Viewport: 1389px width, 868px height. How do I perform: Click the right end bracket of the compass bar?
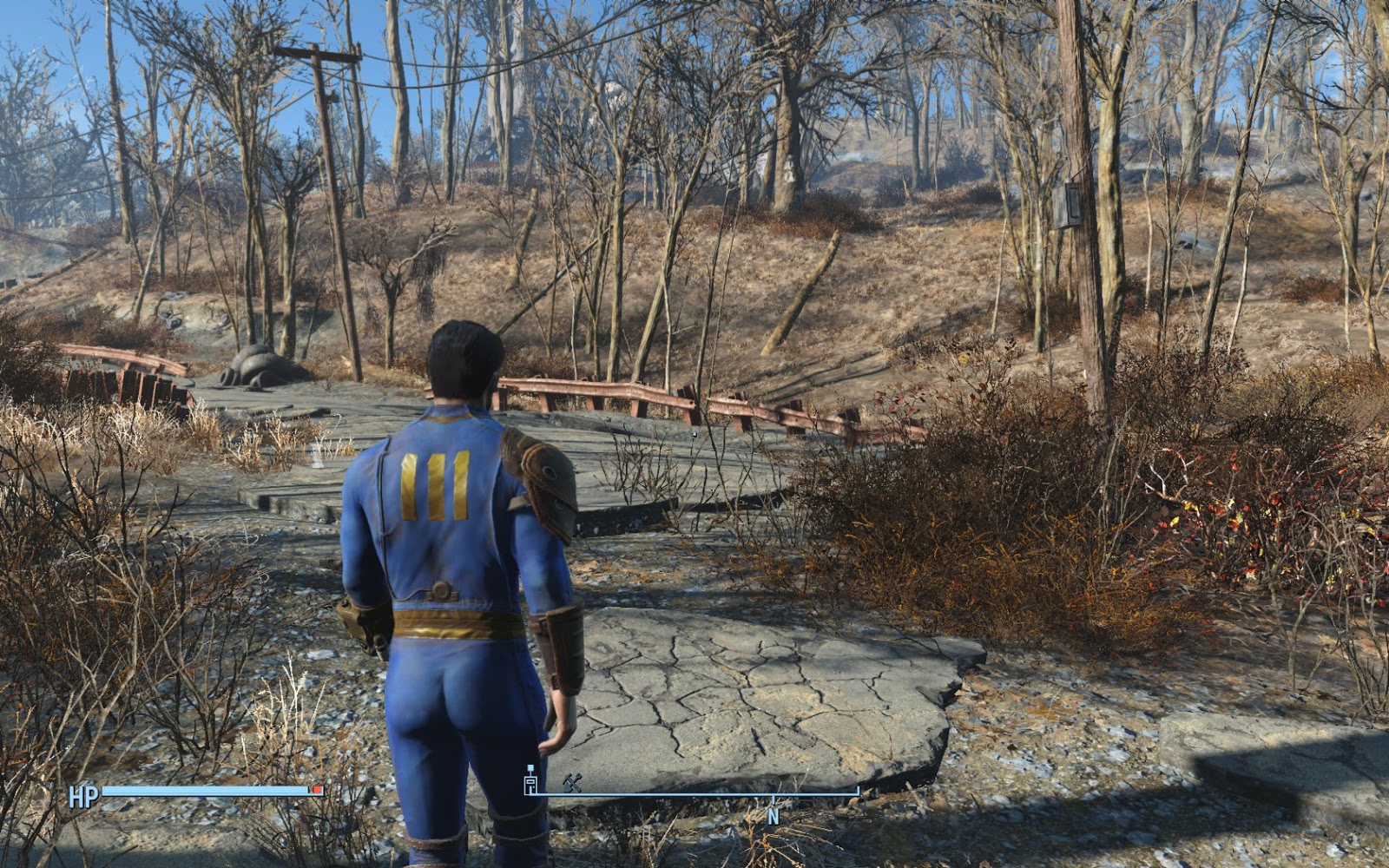click(857, 790)
